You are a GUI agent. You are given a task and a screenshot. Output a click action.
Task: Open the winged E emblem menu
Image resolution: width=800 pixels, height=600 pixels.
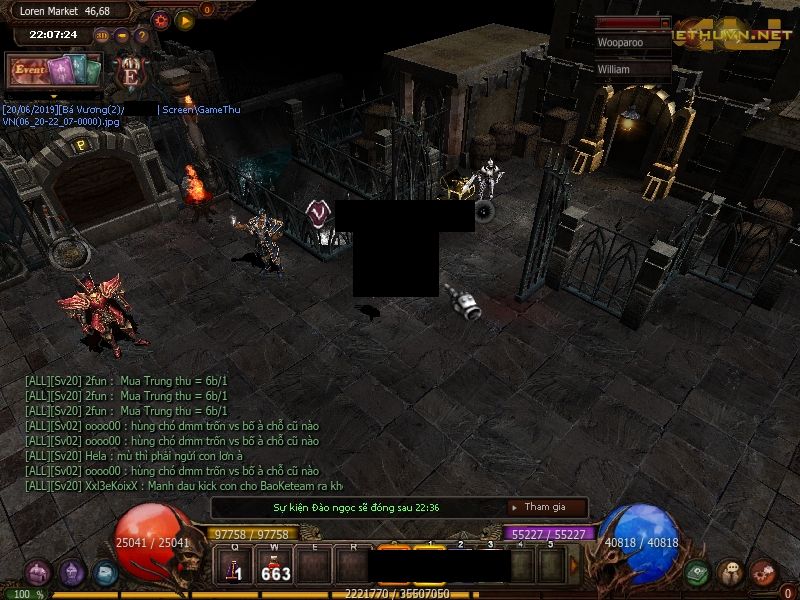coord(130,72)
